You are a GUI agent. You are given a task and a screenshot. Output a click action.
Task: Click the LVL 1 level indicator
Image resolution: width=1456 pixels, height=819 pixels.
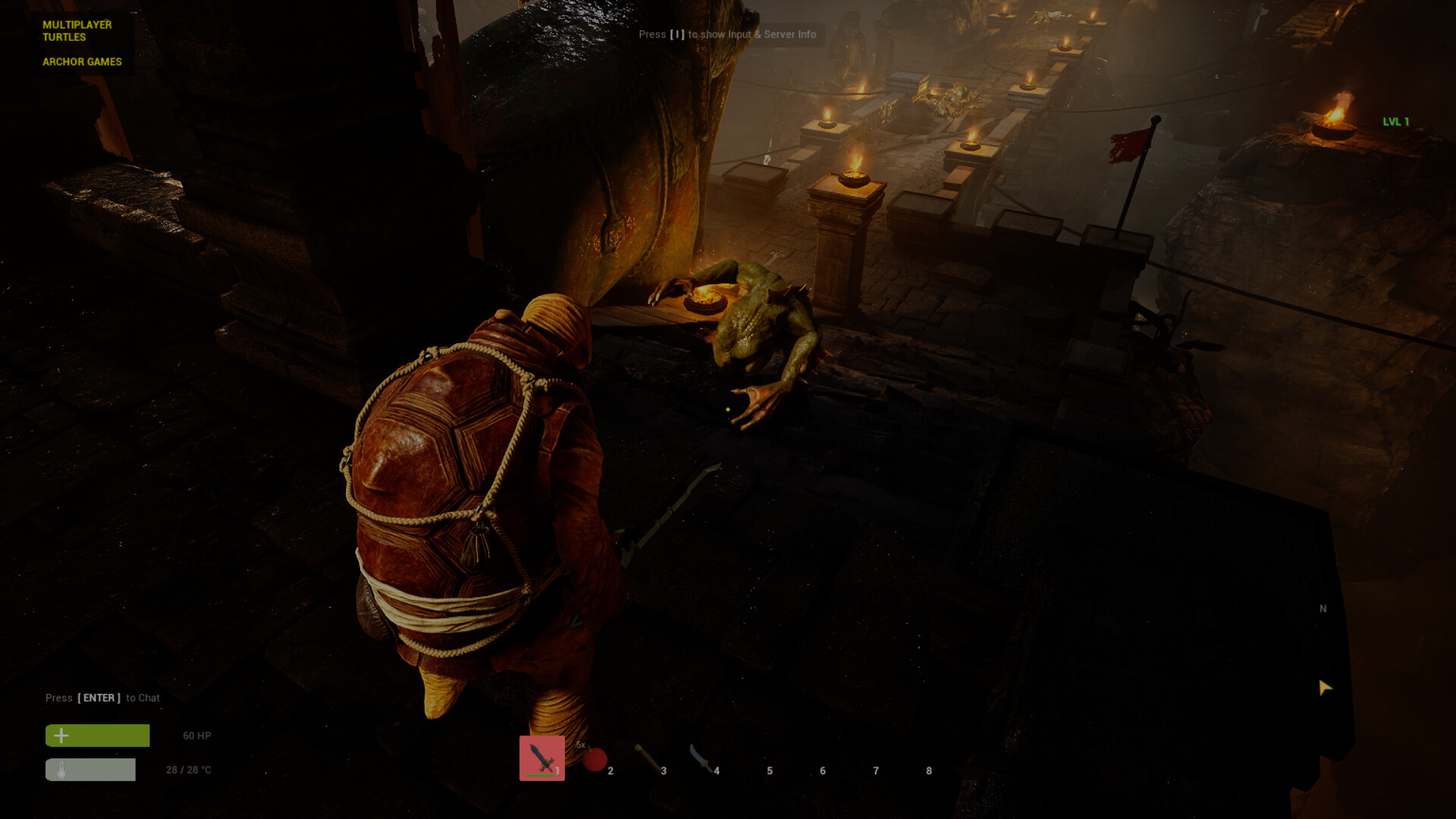coord(1396,120)
